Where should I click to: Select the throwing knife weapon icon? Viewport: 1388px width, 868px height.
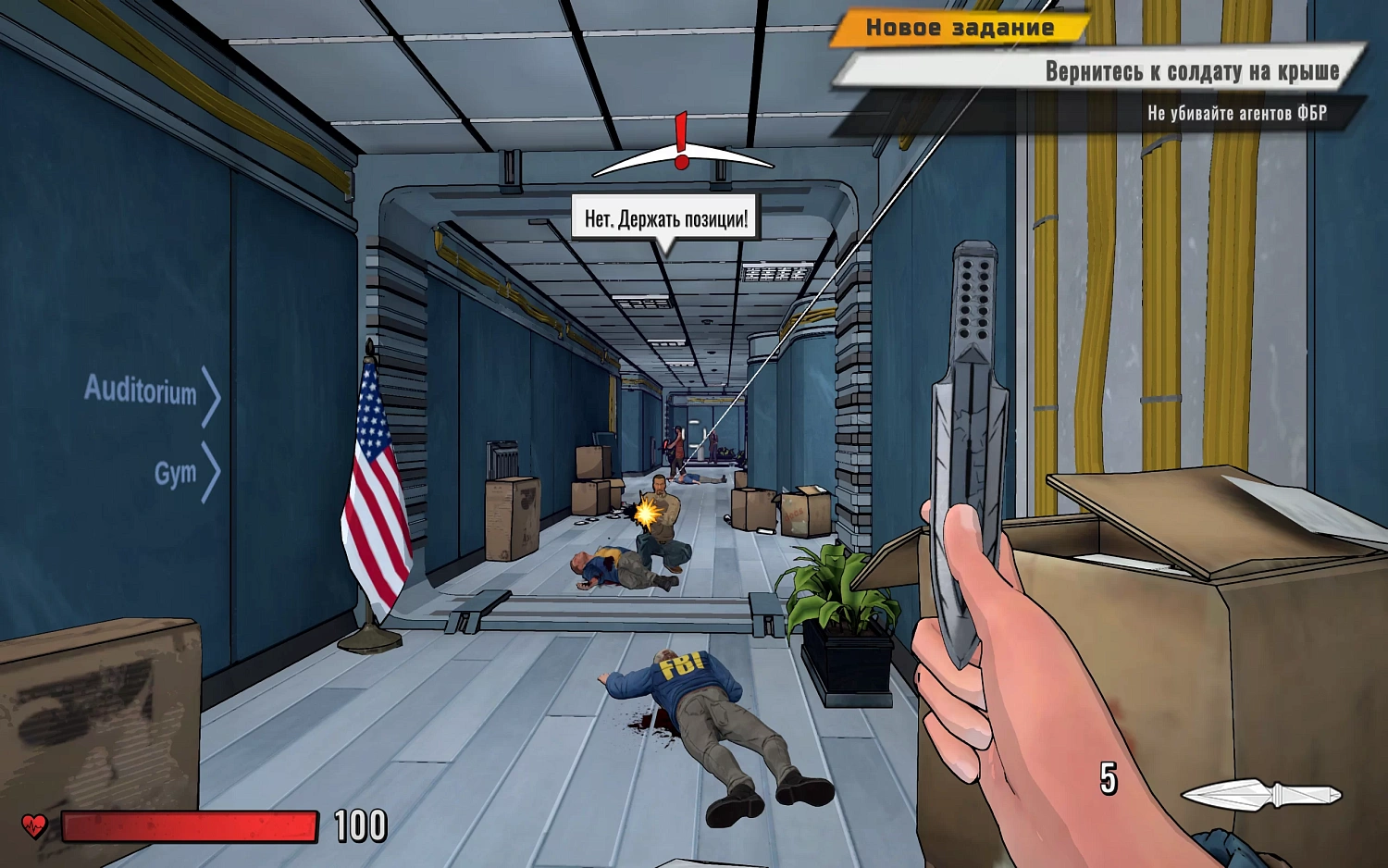(x=1261, y=794)
